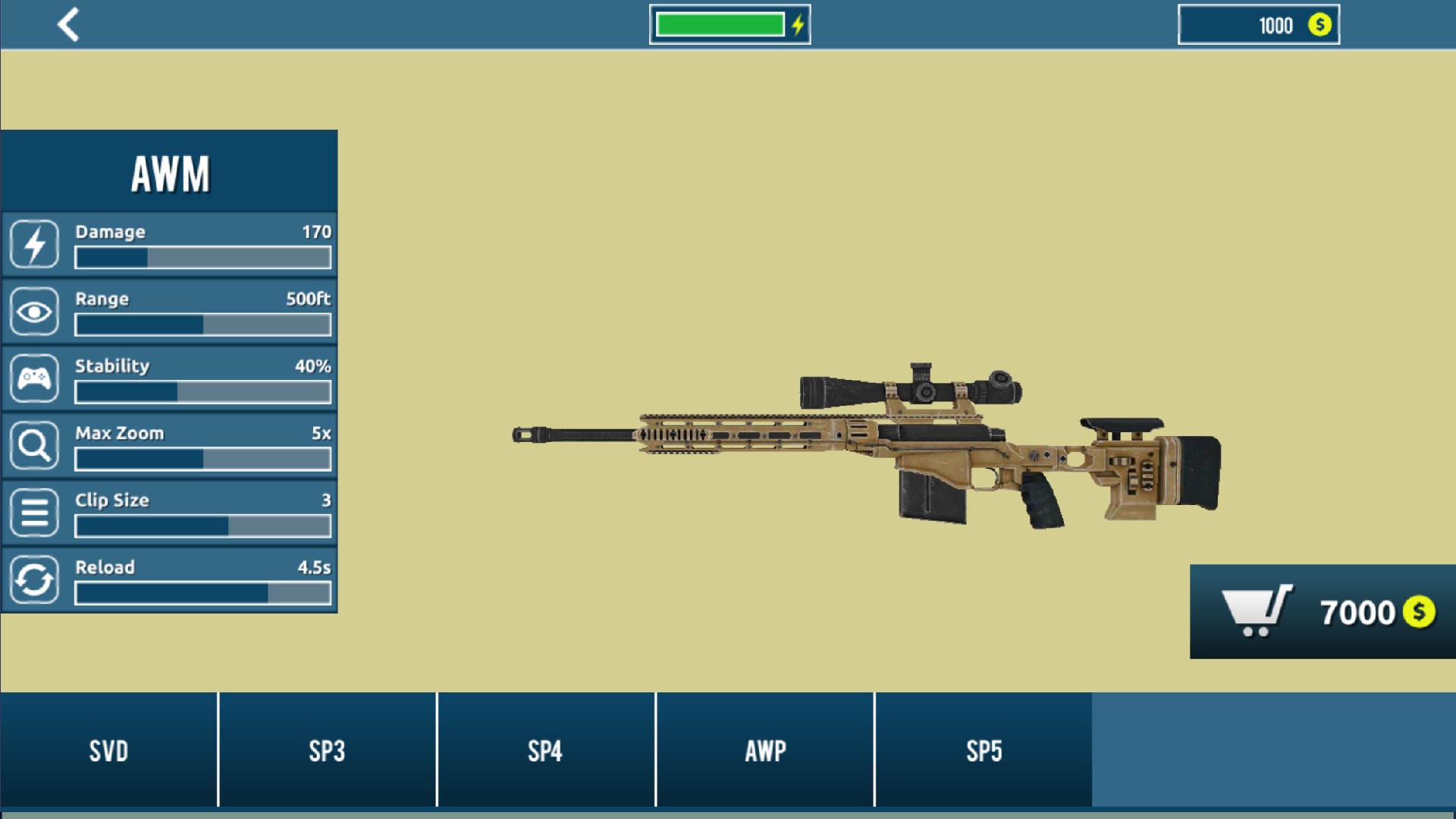Click the lightning icon beside the energy bar
1456x819 pixels.
tap(795, 24)
